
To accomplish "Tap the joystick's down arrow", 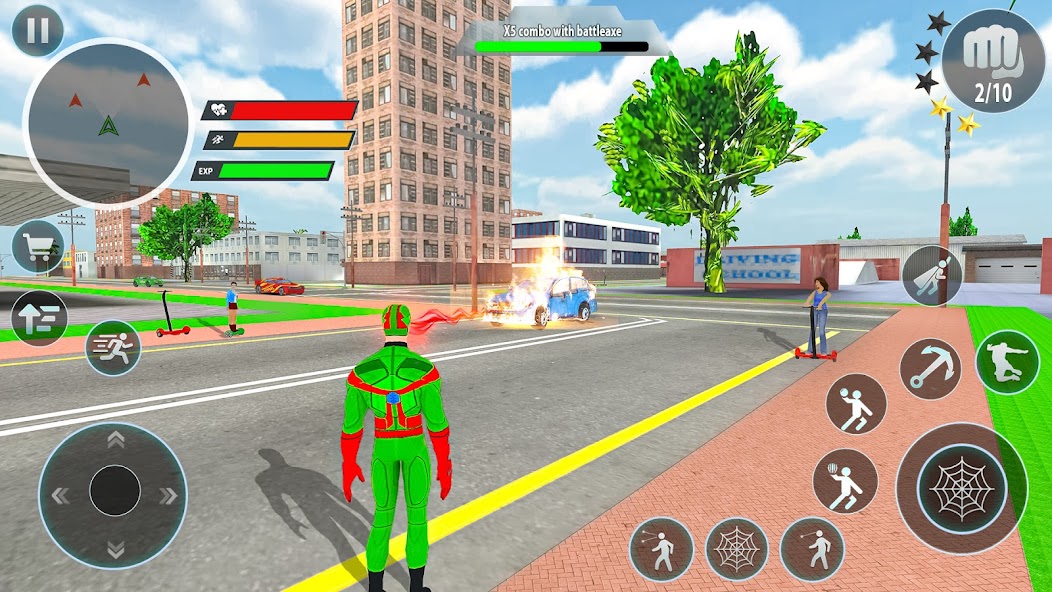I will [x=114, y=548].
